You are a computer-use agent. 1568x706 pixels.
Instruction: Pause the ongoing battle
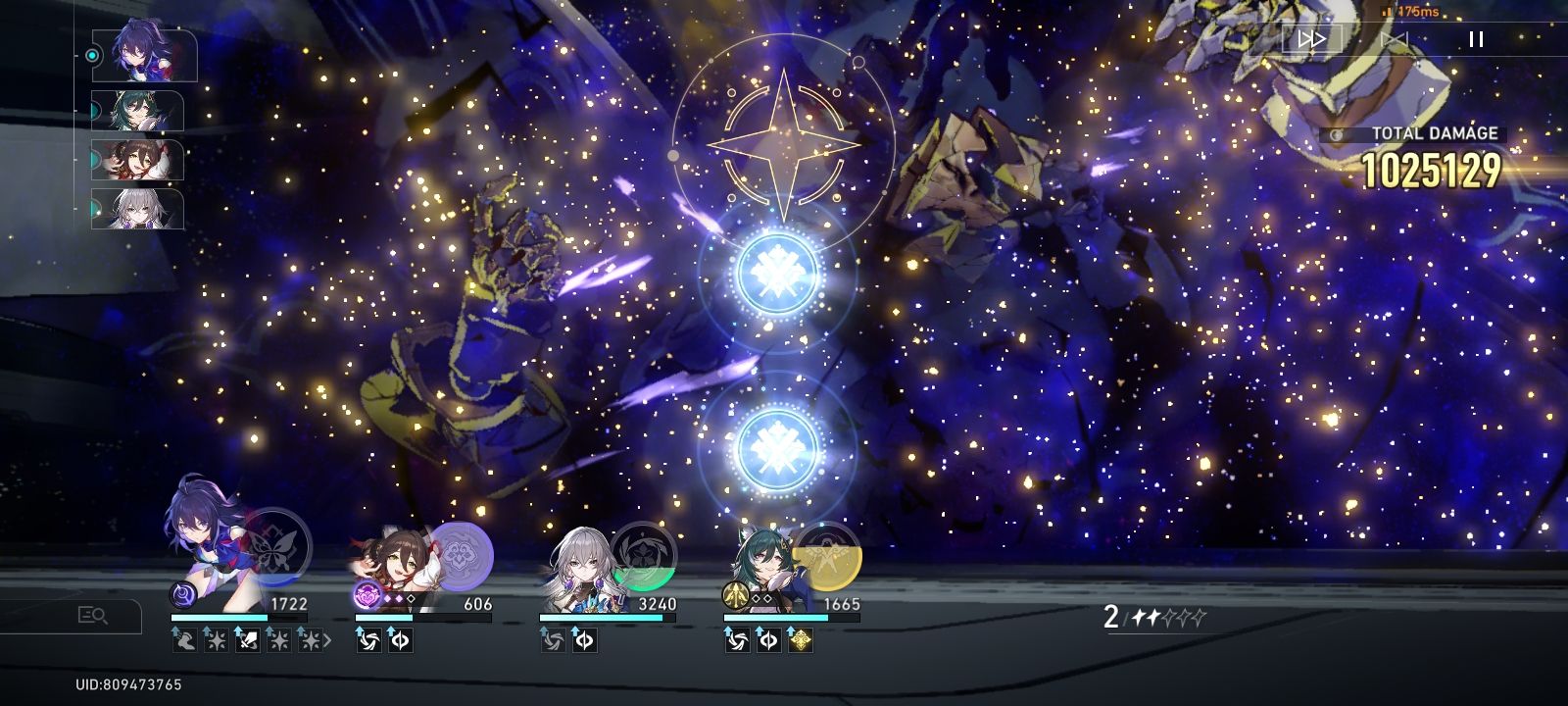coord(1475,38)
